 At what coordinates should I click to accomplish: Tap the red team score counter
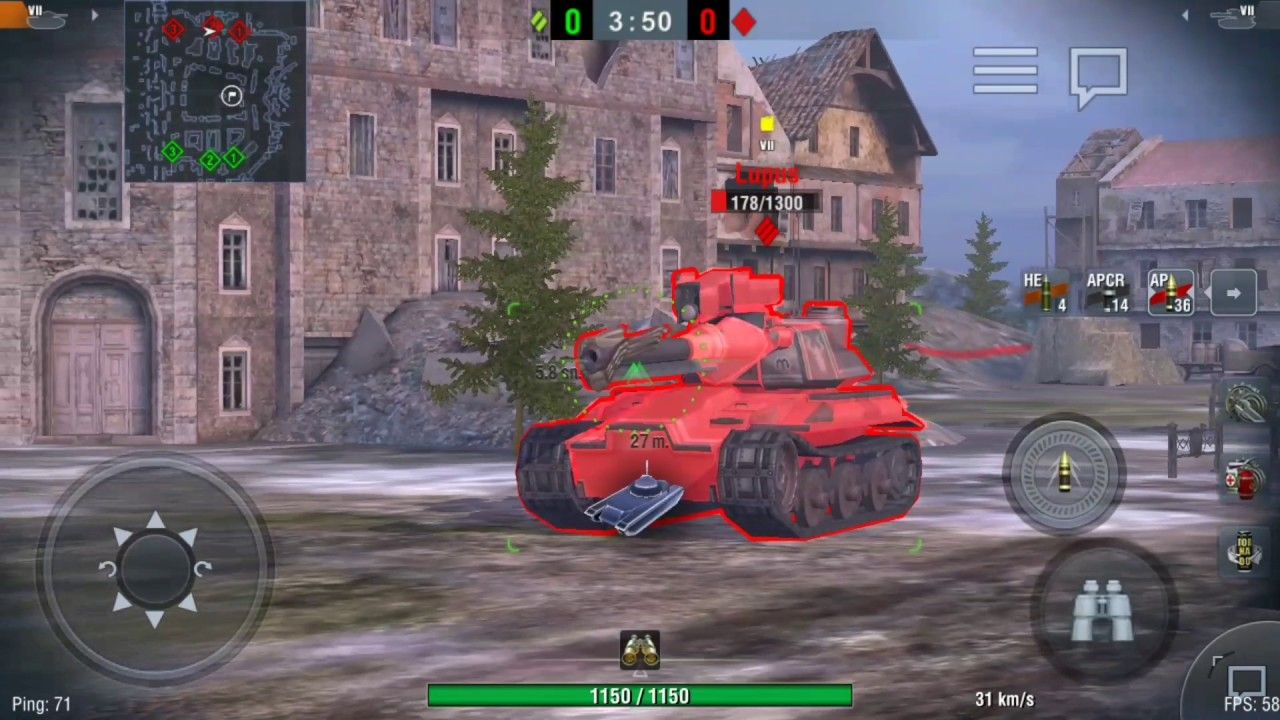click(707, 22)
